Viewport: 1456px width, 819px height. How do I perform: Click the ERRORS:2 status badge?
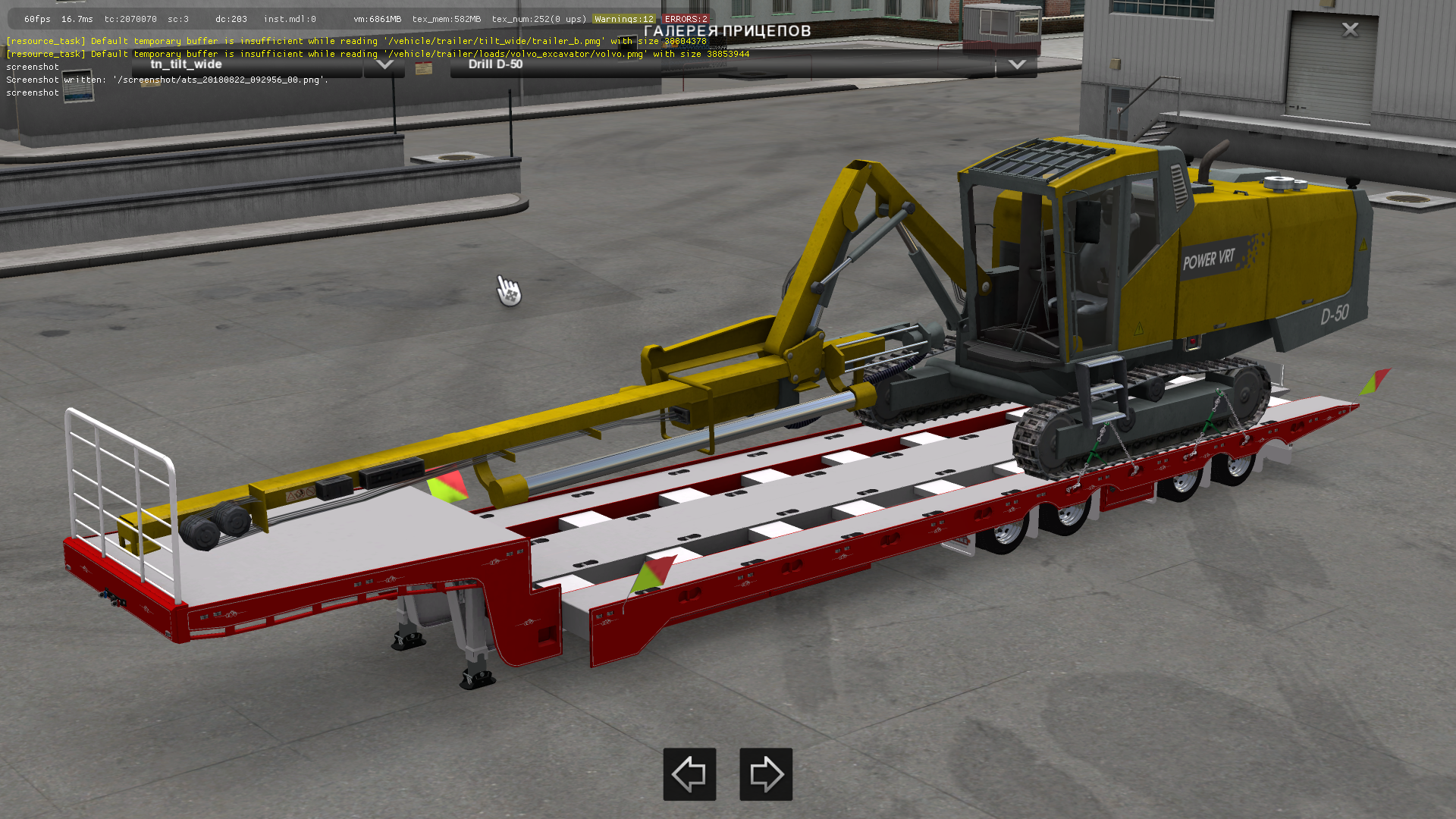click(685, 19)
